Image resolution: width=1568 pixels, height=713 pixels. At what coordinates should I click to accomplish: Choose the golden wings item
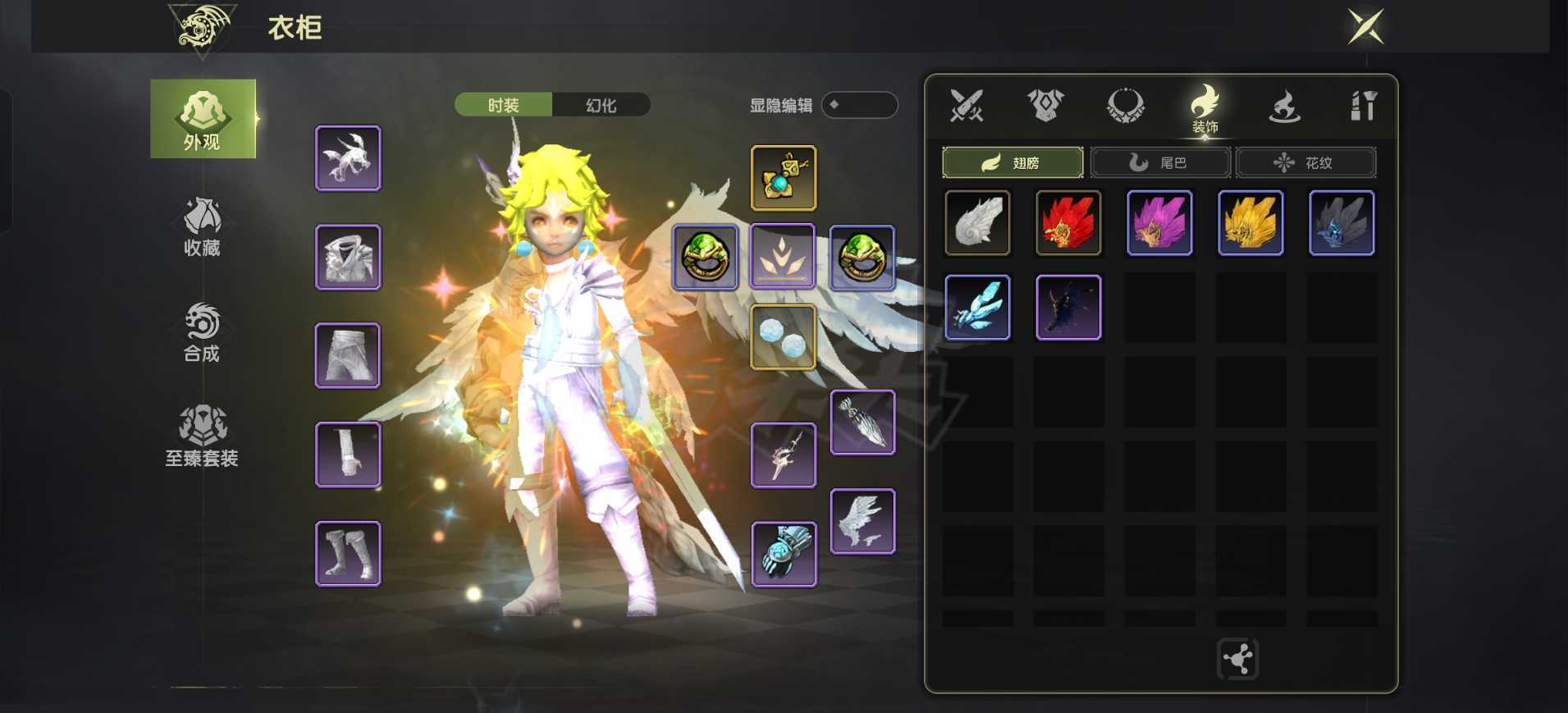1250,223
